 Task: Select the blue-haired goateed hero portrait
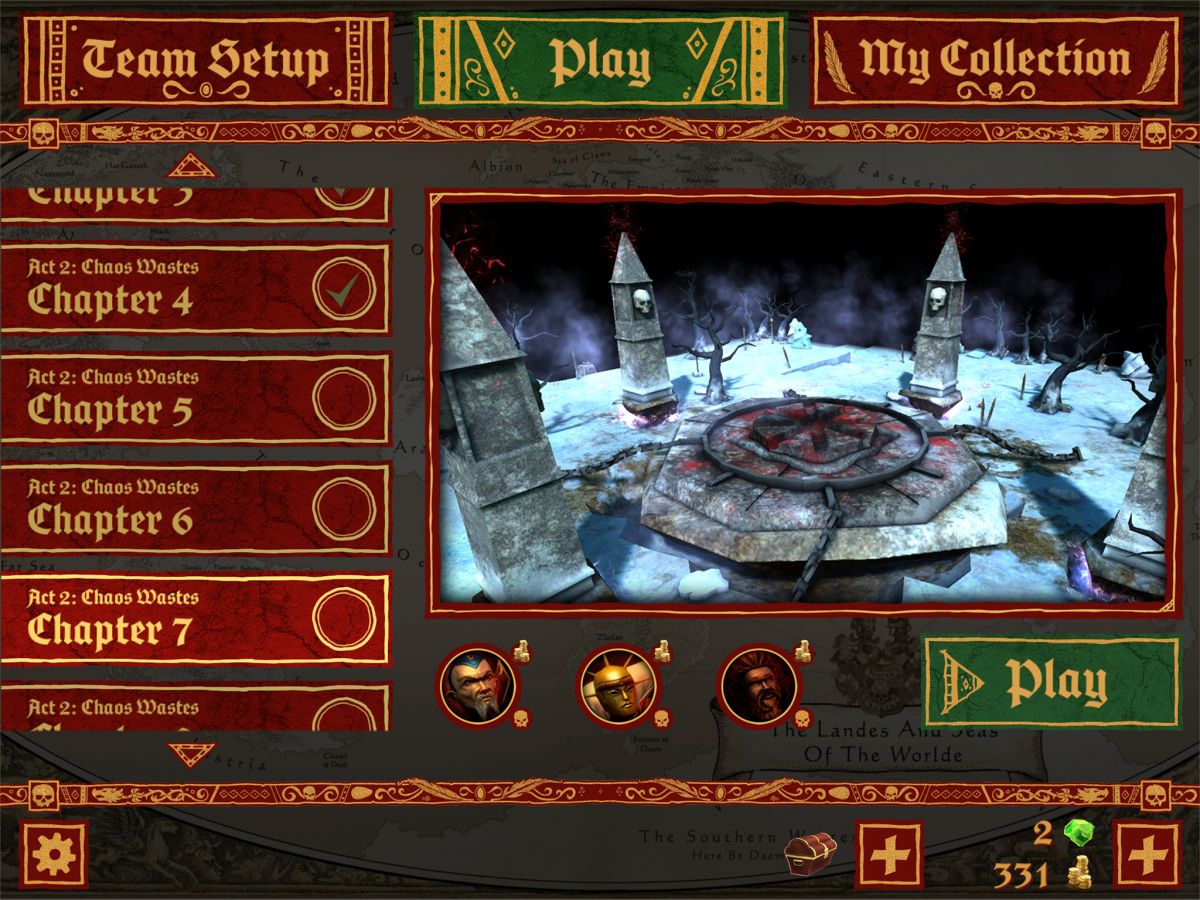pyautogui.click(x=478, y=686)
